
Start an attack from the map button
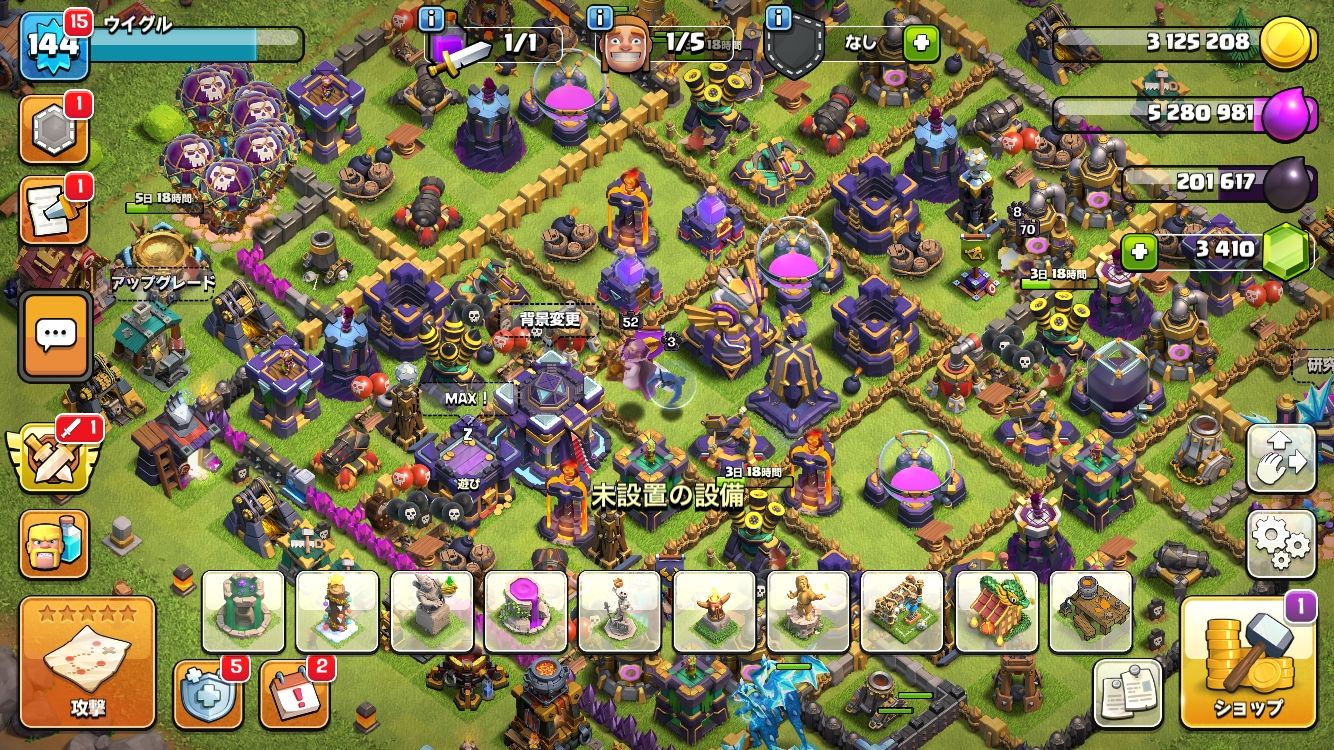(x=87, y=662)
